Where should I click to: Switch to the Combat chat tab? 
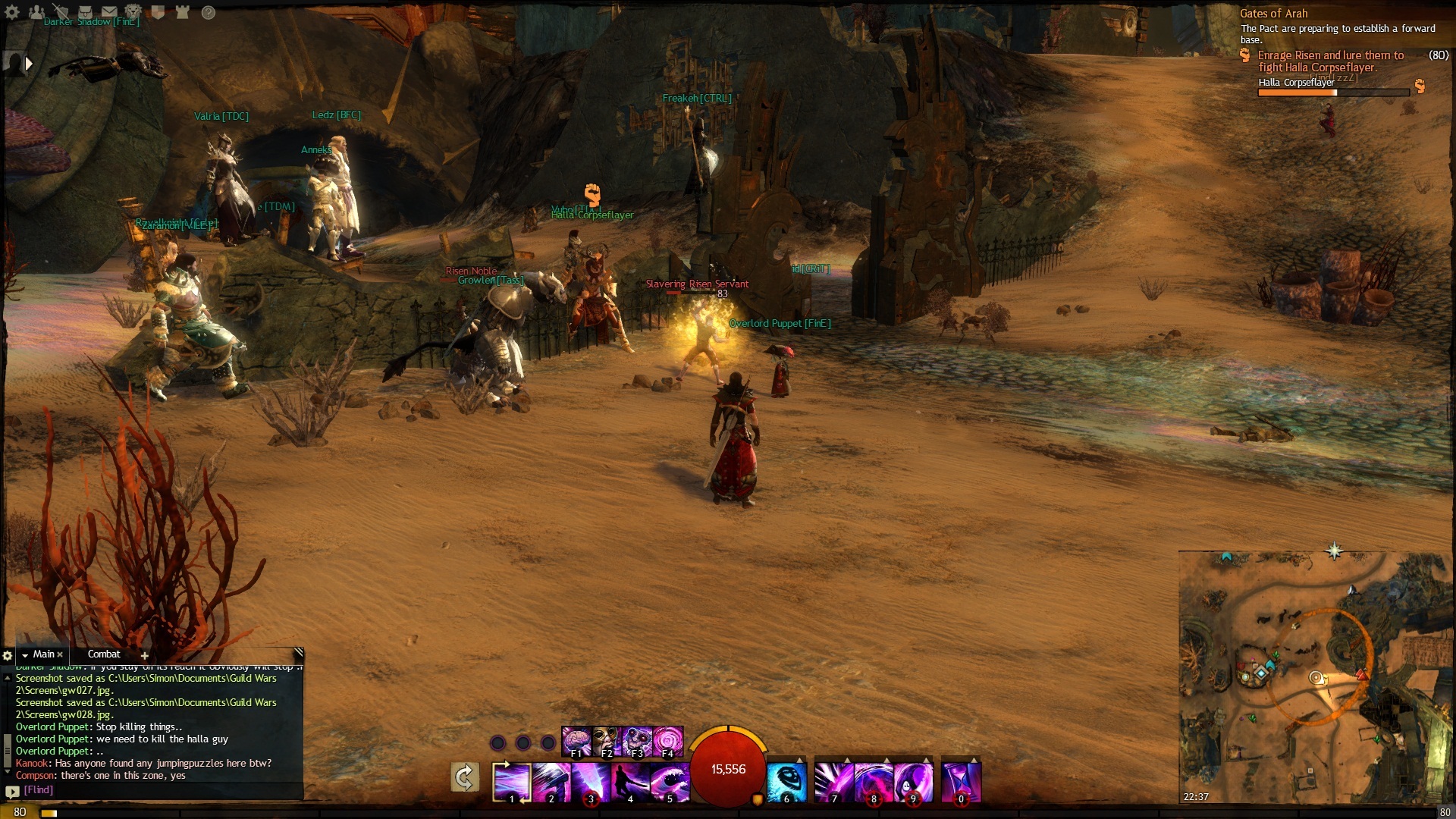point(104,654)
